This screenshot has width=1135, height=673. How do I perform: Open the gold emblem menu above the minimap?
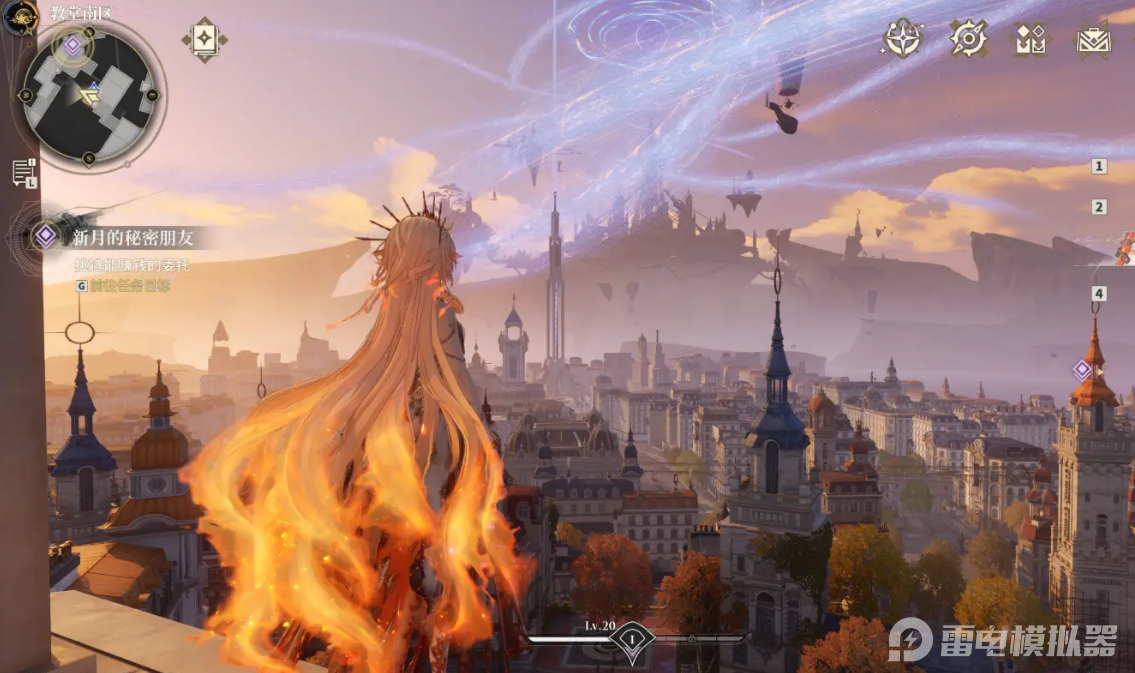pyautogui.click(x=19, y=17)
